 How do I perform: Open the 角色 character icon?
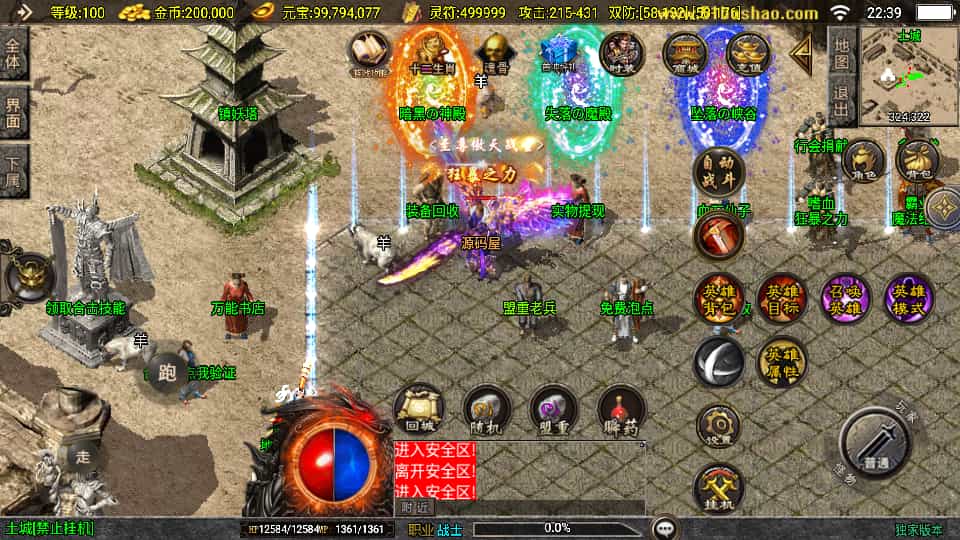coord(862,161)
